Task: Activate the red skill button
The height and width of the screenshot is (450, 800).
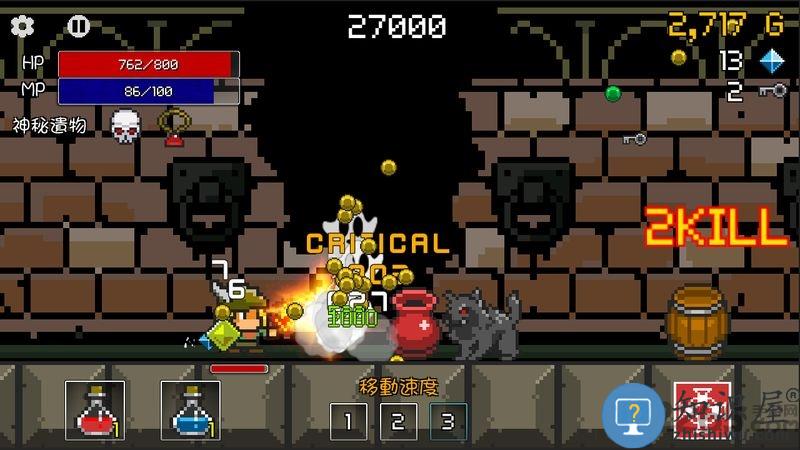Action: click(x=702, y=411)
